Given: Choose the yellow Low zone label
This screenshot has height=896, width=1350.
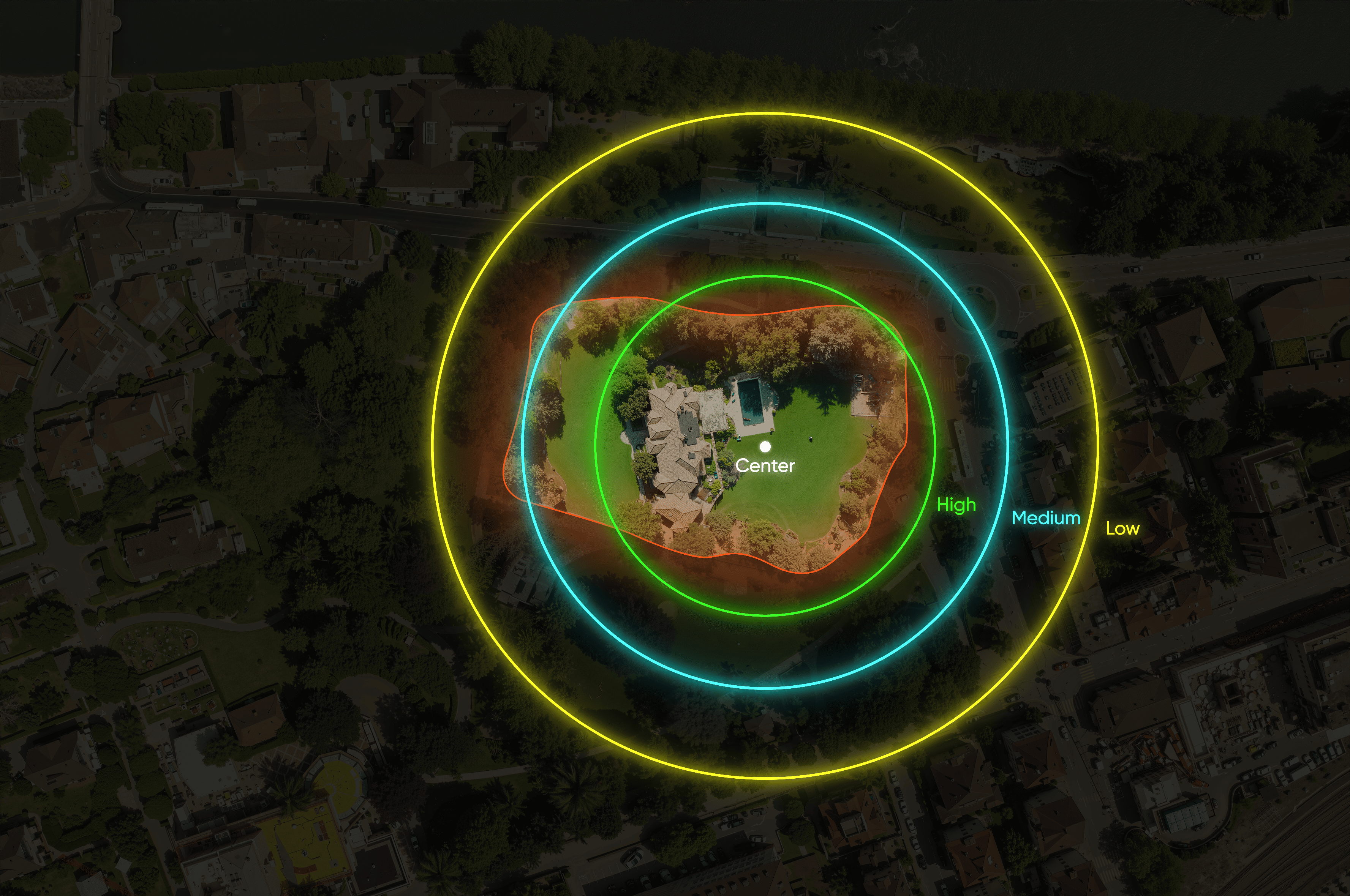Looking at the screenshot, I should tap(1122, 528).
